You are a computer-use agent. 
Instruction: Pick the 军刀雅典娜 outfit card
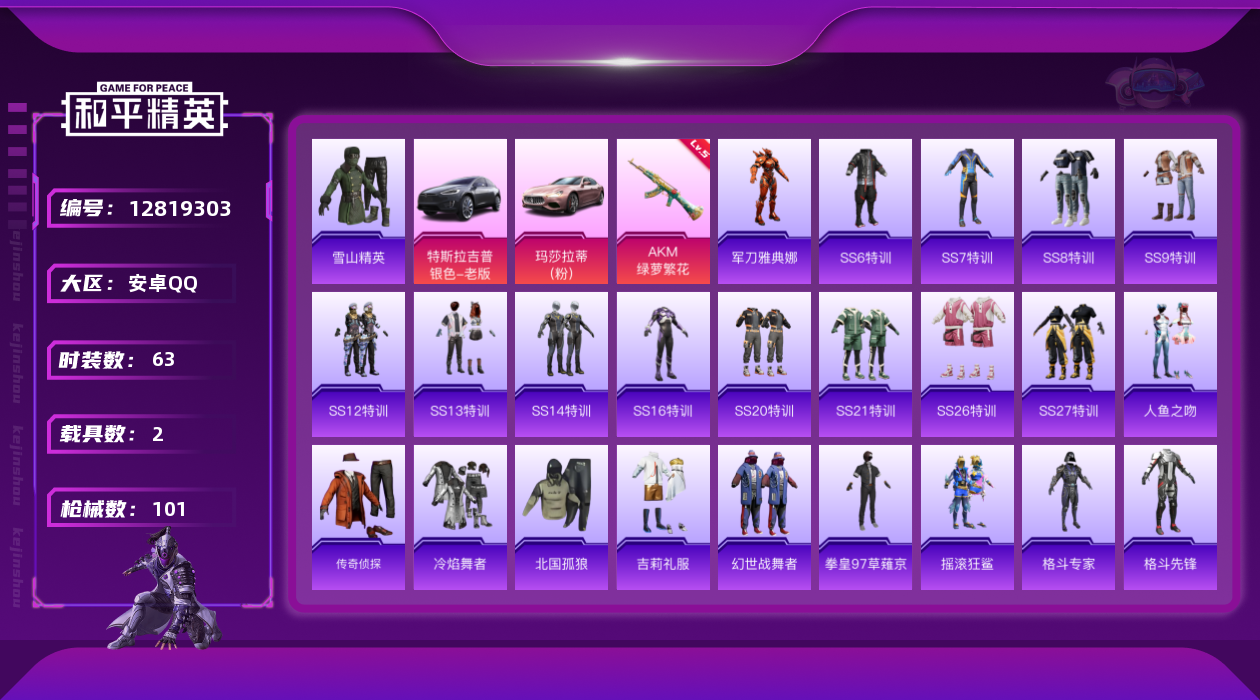[764, 211]
